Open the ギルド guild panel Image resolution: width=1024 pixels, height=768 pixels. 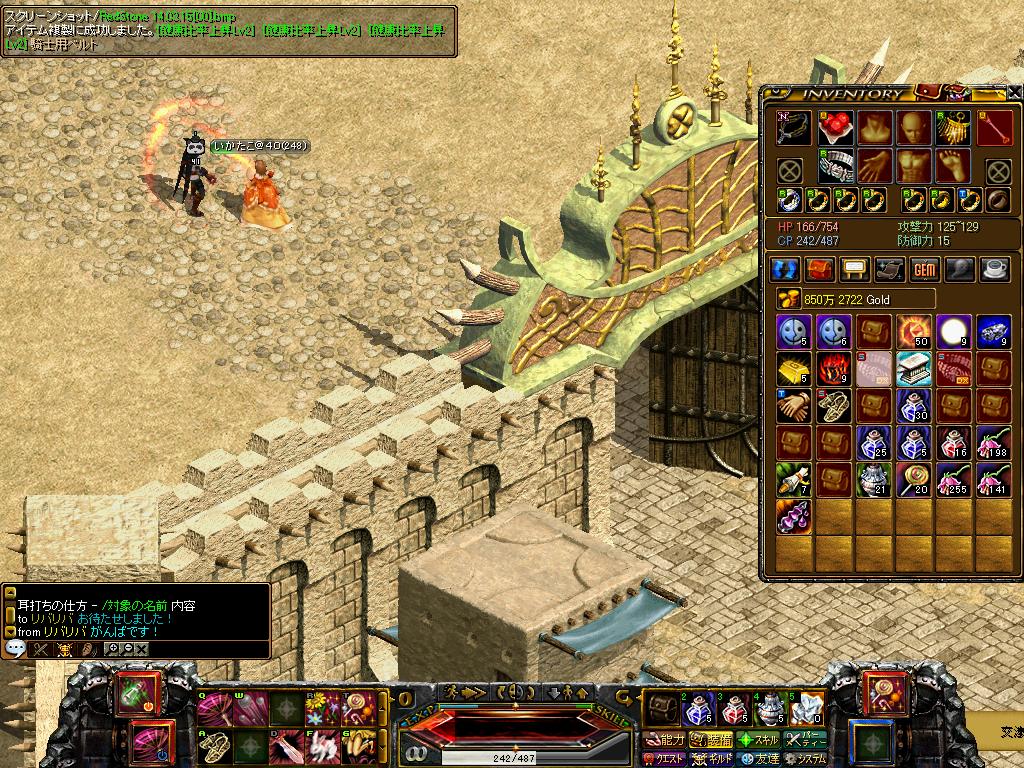click(x=713, y=759)
